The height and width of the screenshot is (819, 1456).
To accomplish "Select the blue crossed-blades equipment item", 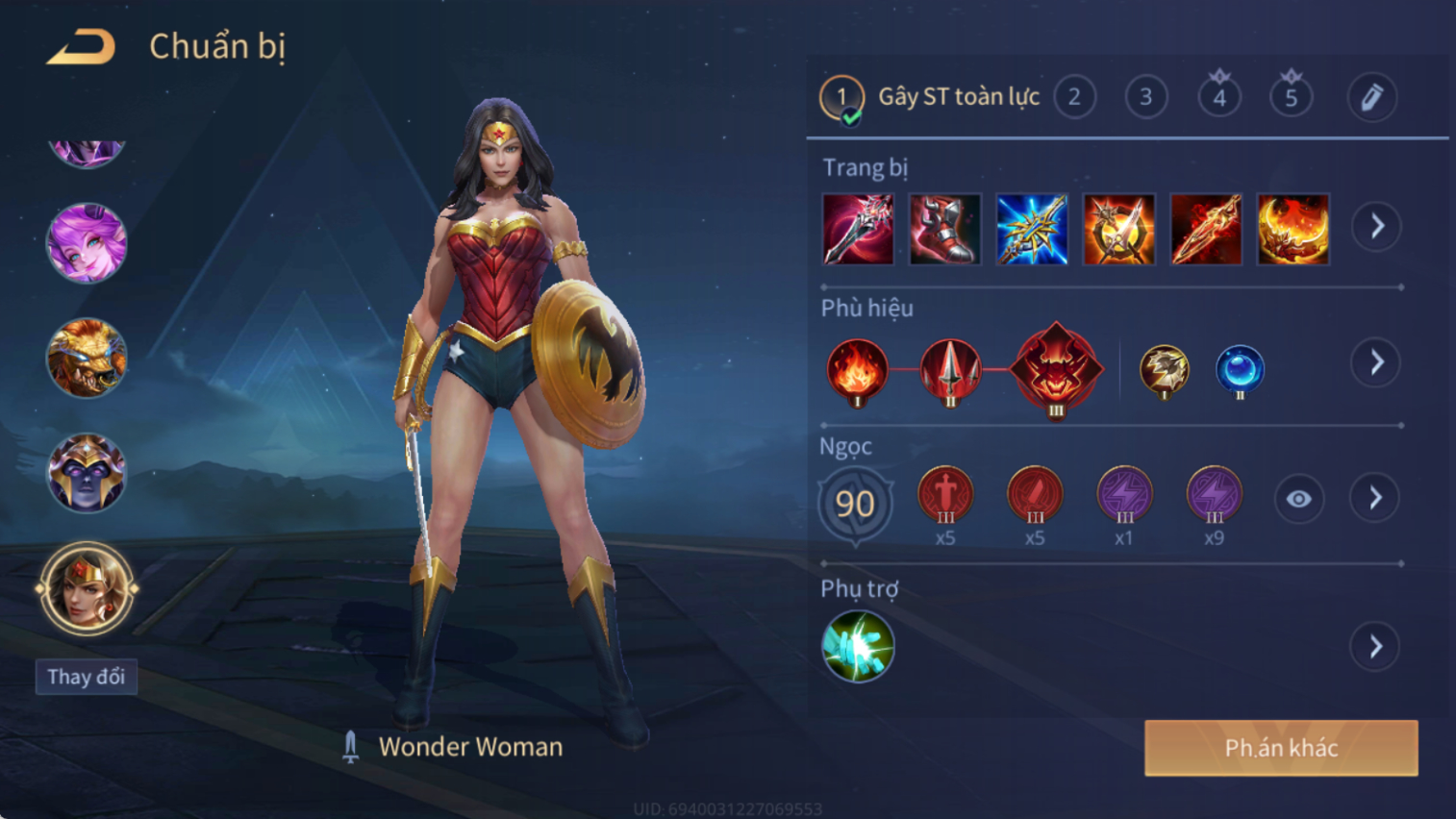I will 1032,229.
